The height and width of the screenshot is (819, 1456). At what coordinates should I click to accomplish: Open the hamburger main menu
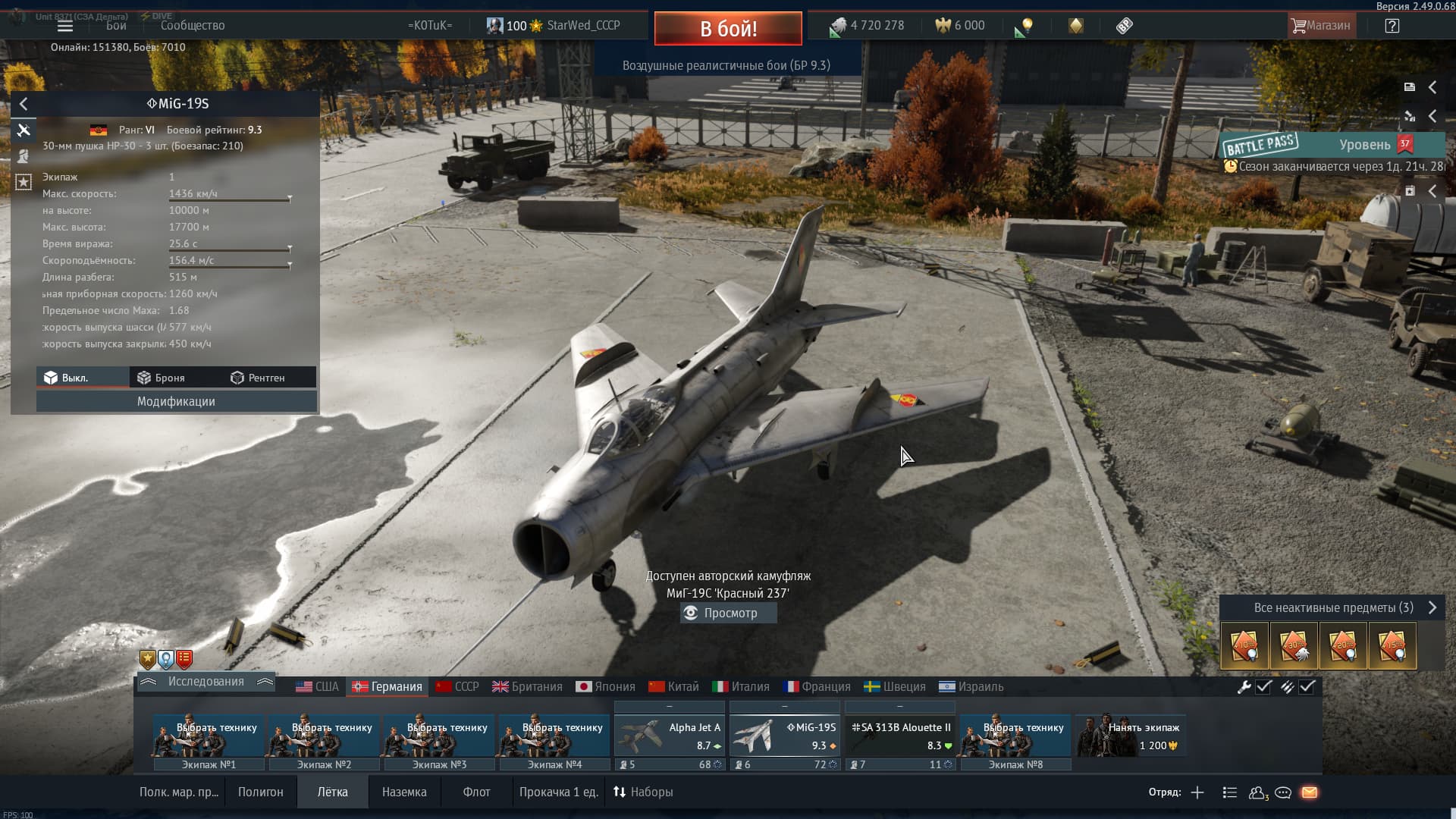[65, 26]
